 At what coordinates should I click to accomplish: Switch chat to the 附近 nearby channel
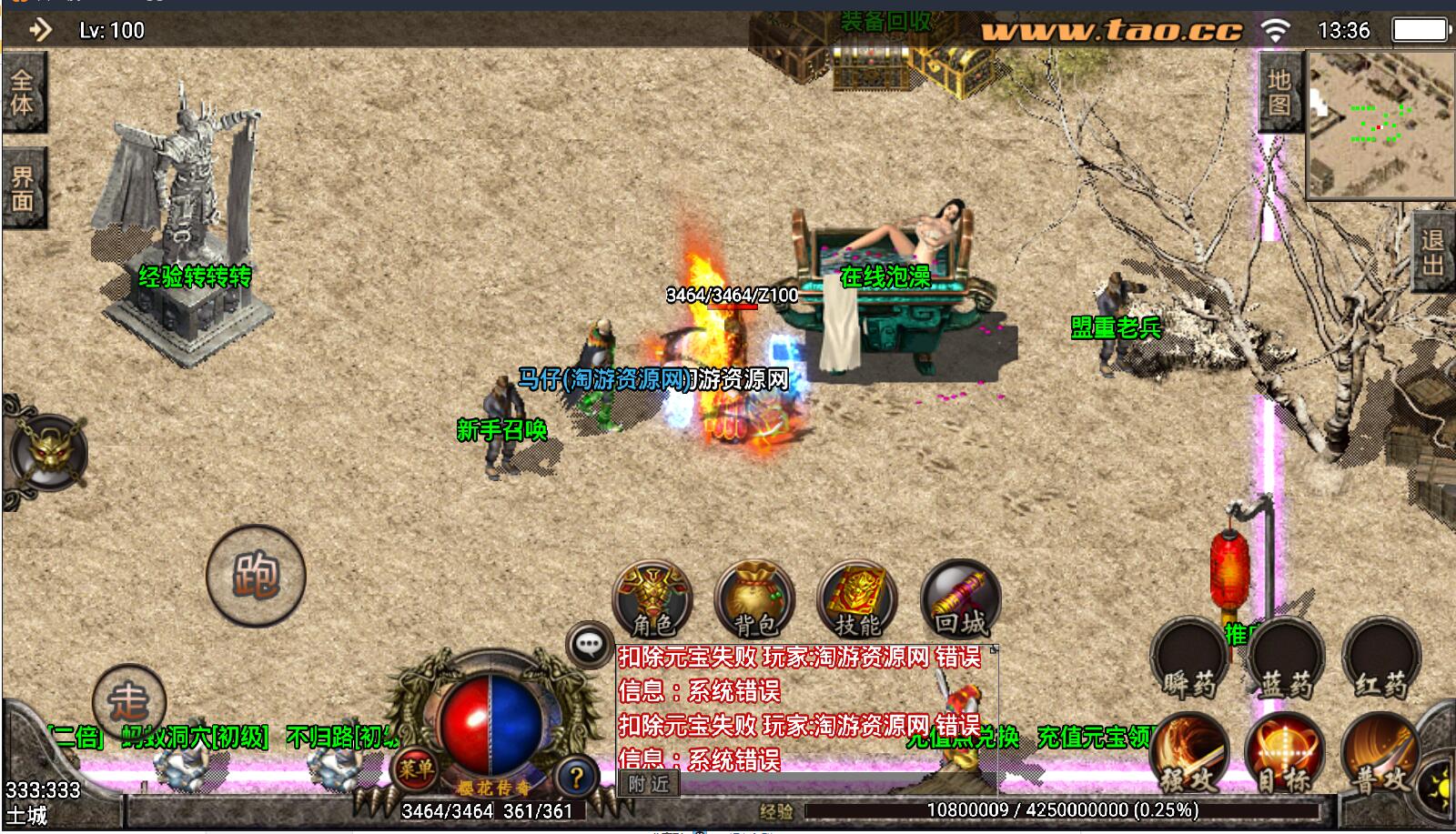(x=648, y=783)
